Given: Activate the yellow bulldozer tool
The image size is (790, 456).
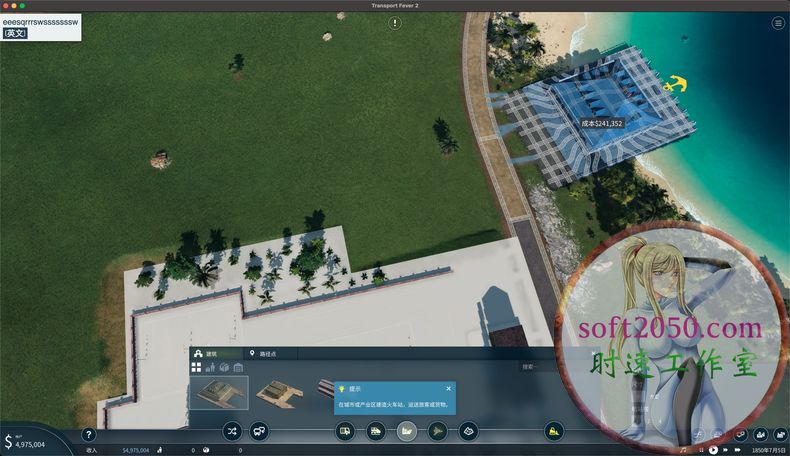Looking at the screenshot, I should pyautogui.click(x=553, y=432).
